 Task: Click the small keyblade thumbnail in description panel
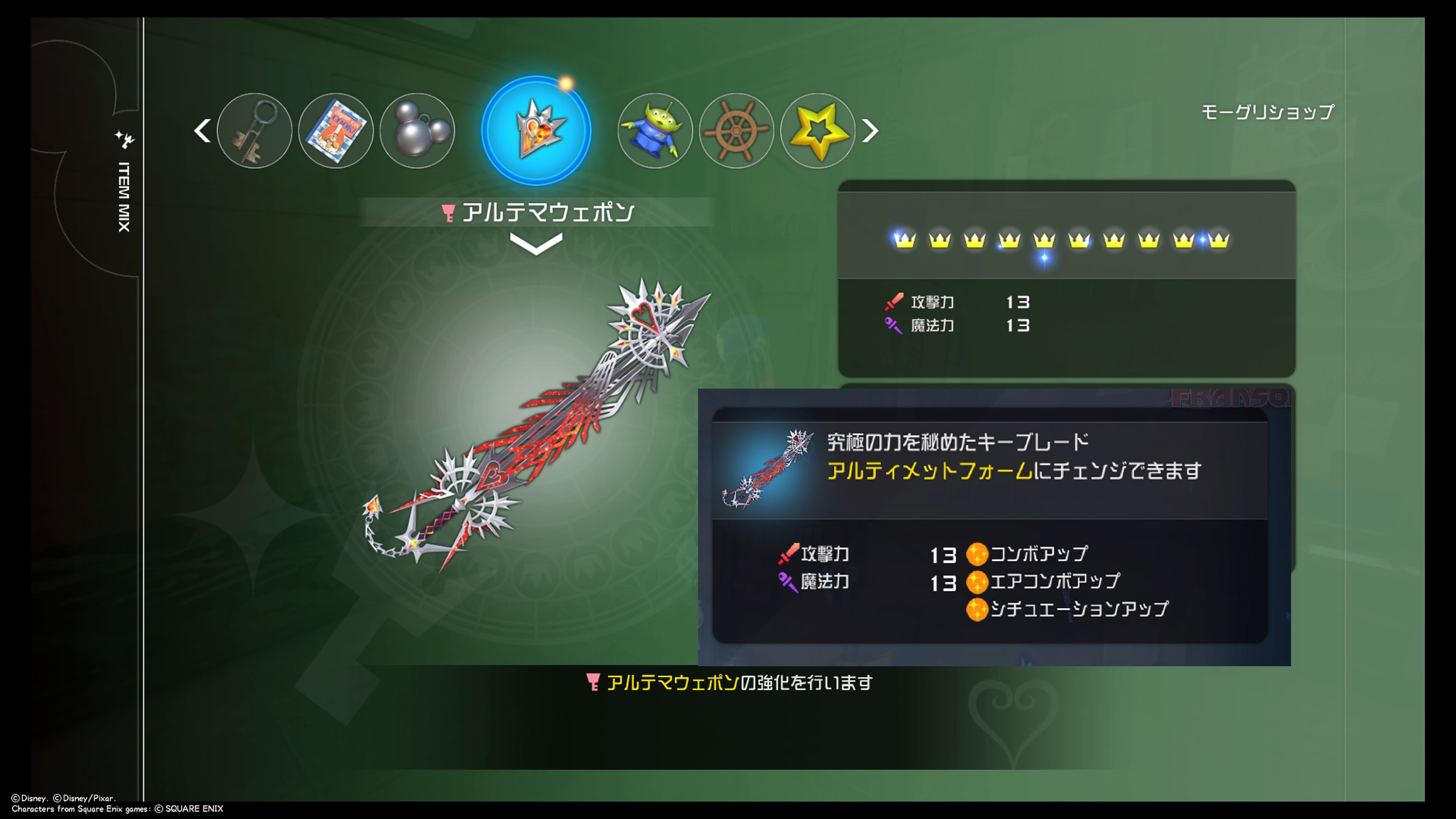tap(767, 469)
